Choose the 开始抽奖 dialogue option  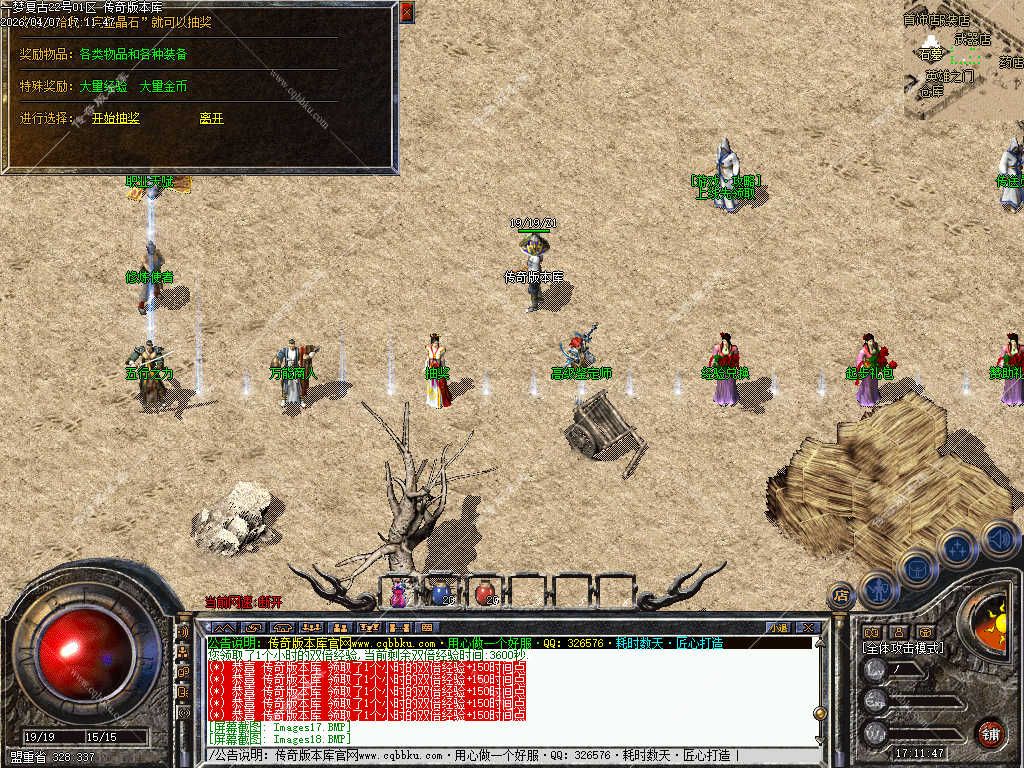coord(116,118)
